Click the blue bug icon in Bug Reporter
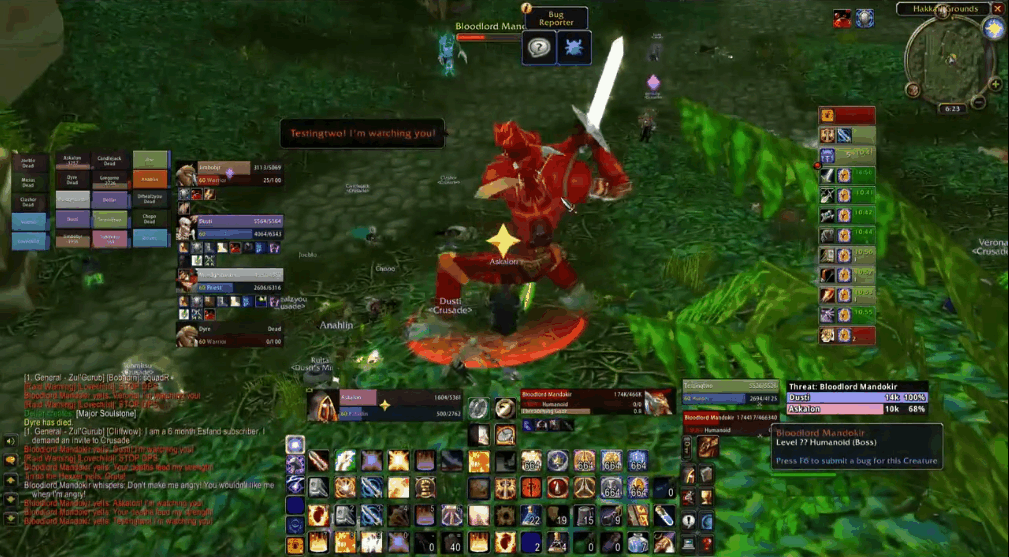This screenshot has height=557, width=1009. tap(575, 47)
